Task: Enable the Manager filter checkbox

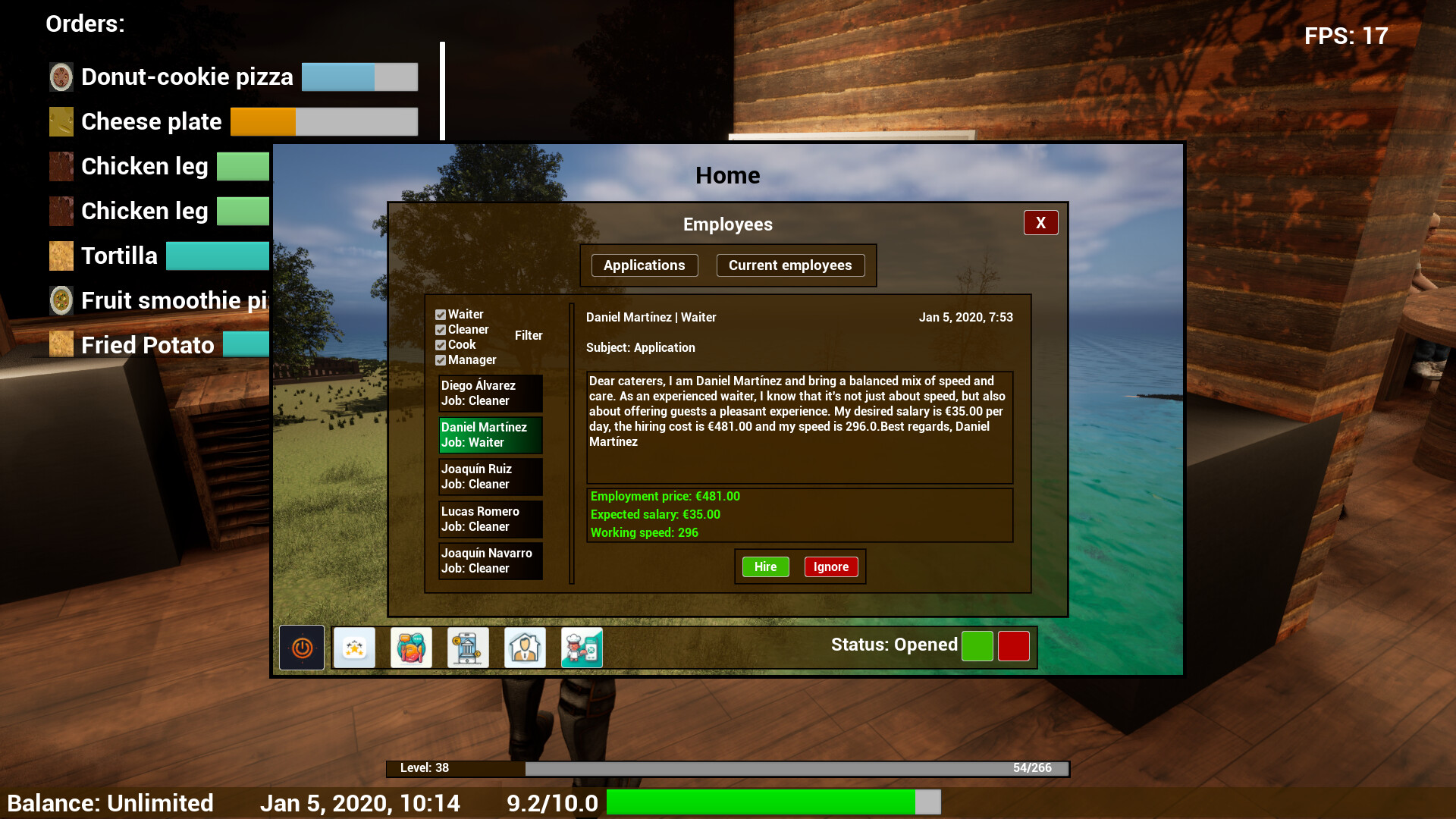Action: point(441,359)
